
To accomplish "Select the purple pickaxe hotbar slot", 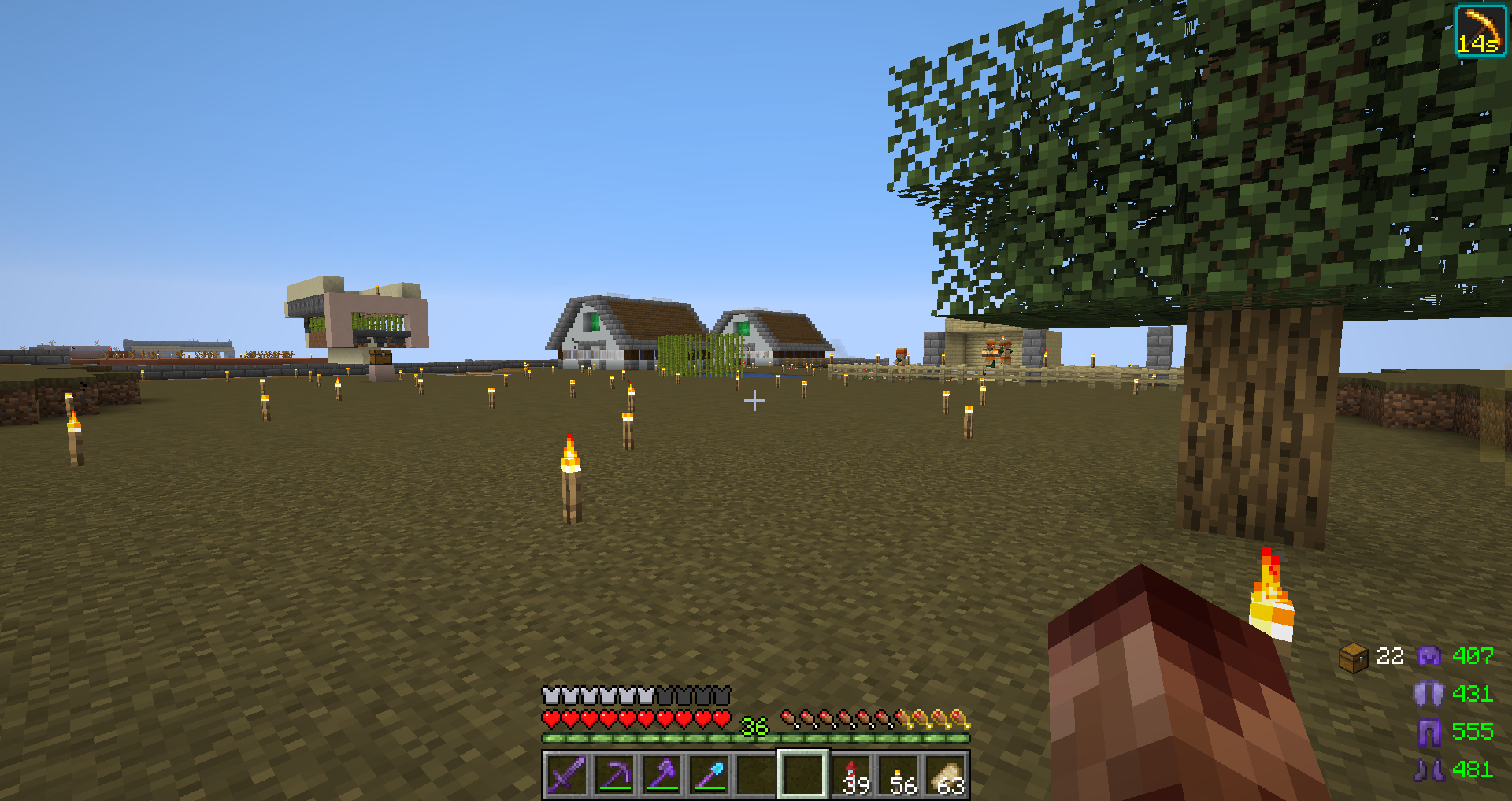I will [613, 775].
